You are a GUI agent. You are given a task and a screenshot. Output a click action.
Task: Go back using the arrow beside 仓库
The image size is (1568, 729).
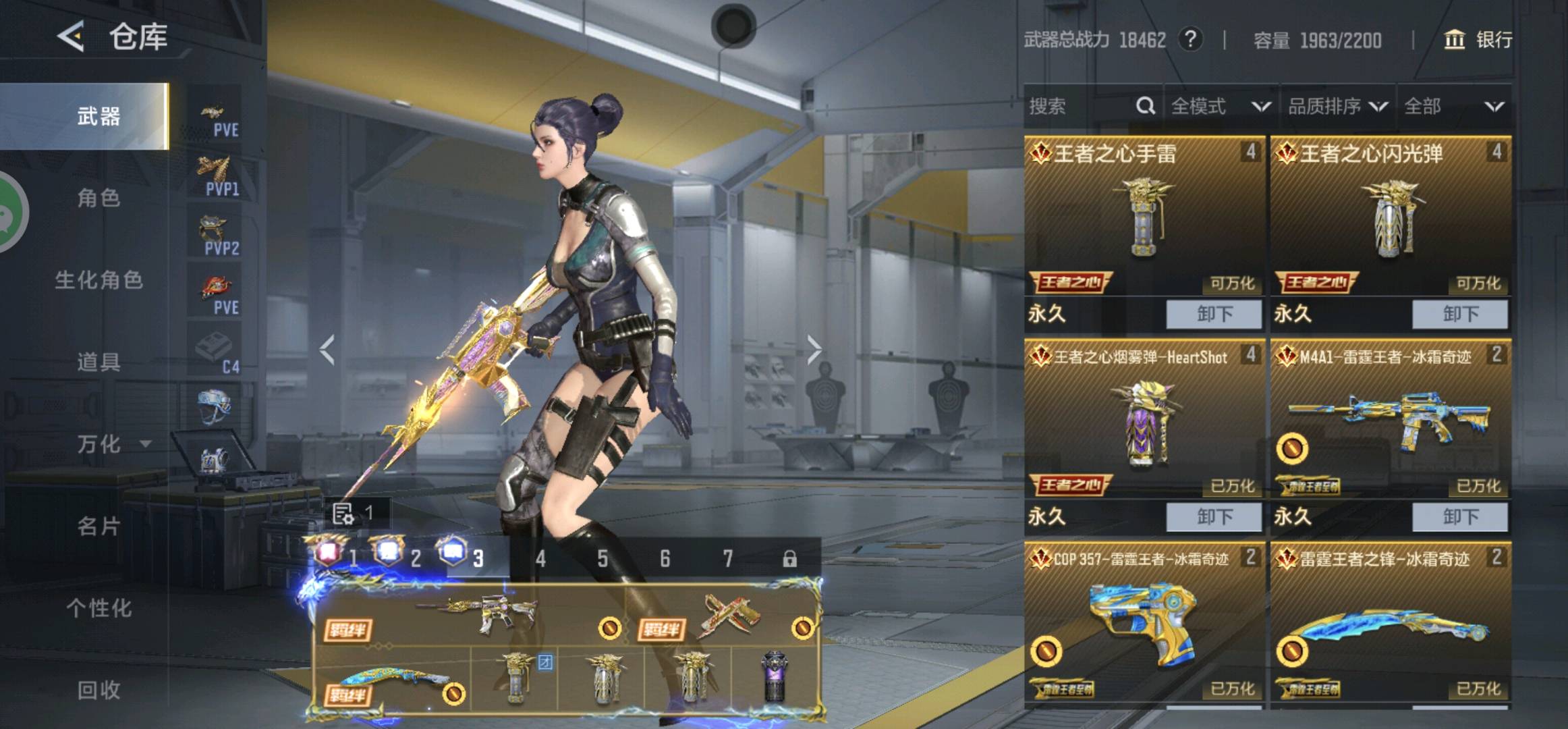coord(72,36)
